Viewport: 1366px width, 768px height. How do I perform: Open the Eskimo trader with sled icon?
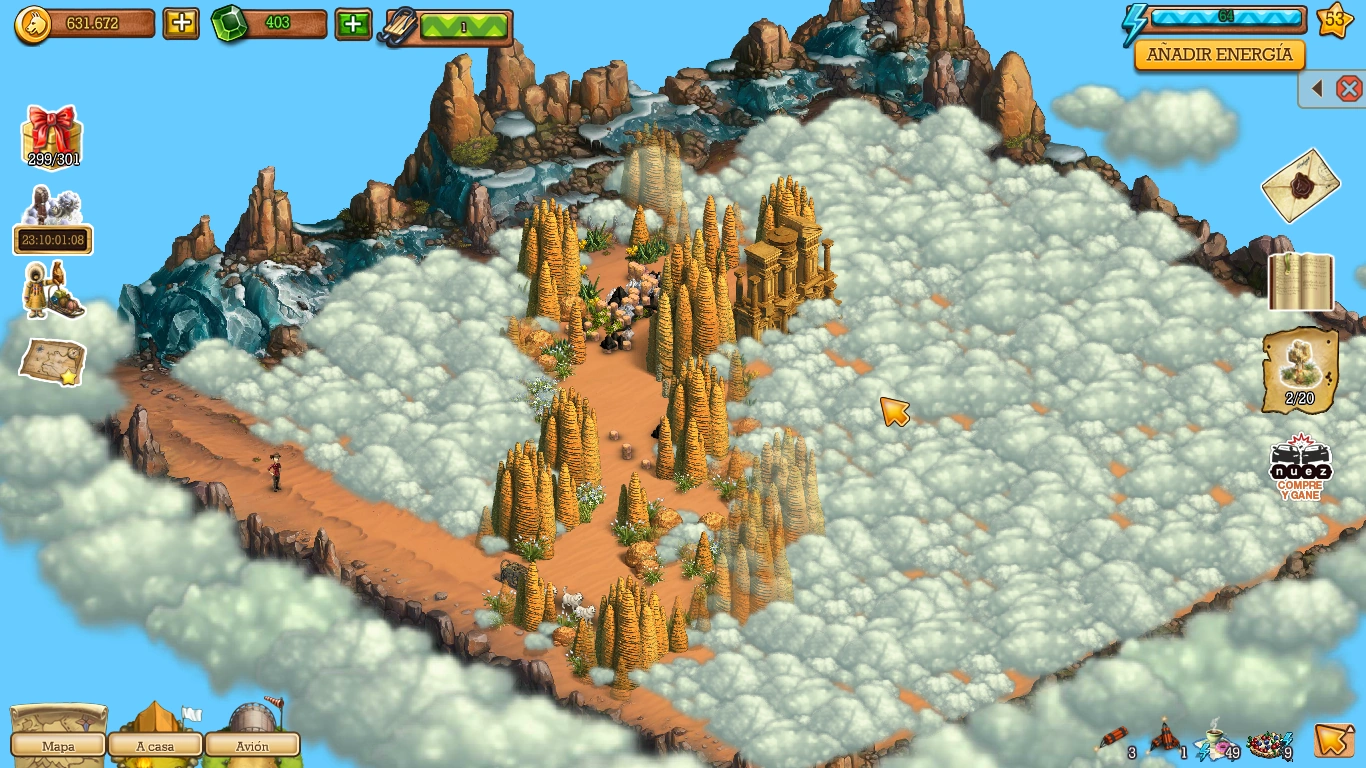(53, 291)
